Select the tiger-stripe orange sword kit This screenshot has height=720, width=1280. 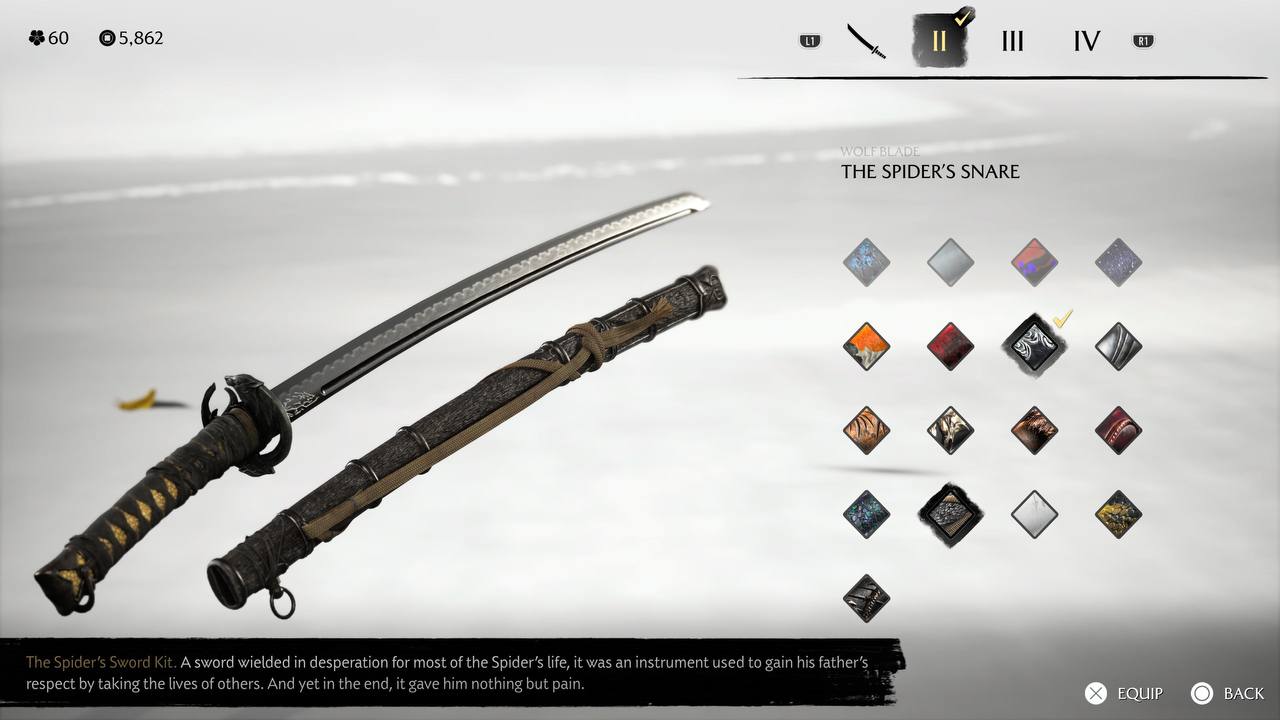[x=866, y=431]
